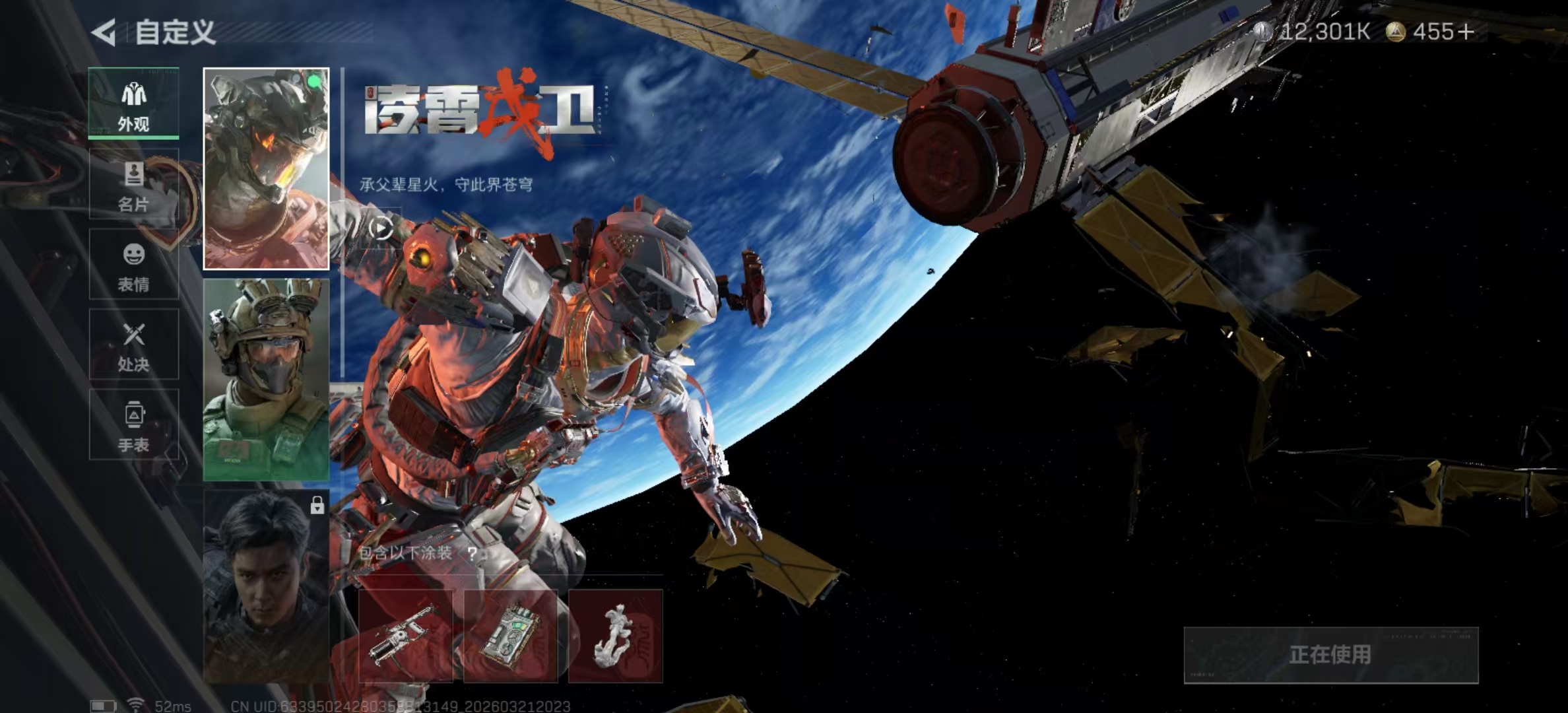View the white figurine item tile
Image resolution: width=1568 pixels, height=713 pixels.
615,636
